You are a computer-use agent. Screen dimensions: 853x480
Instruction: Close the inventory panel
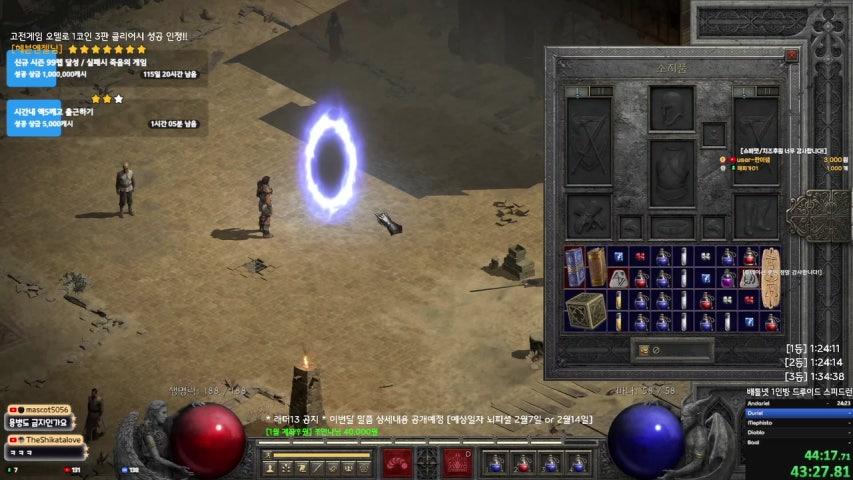(x=791, y=54)
